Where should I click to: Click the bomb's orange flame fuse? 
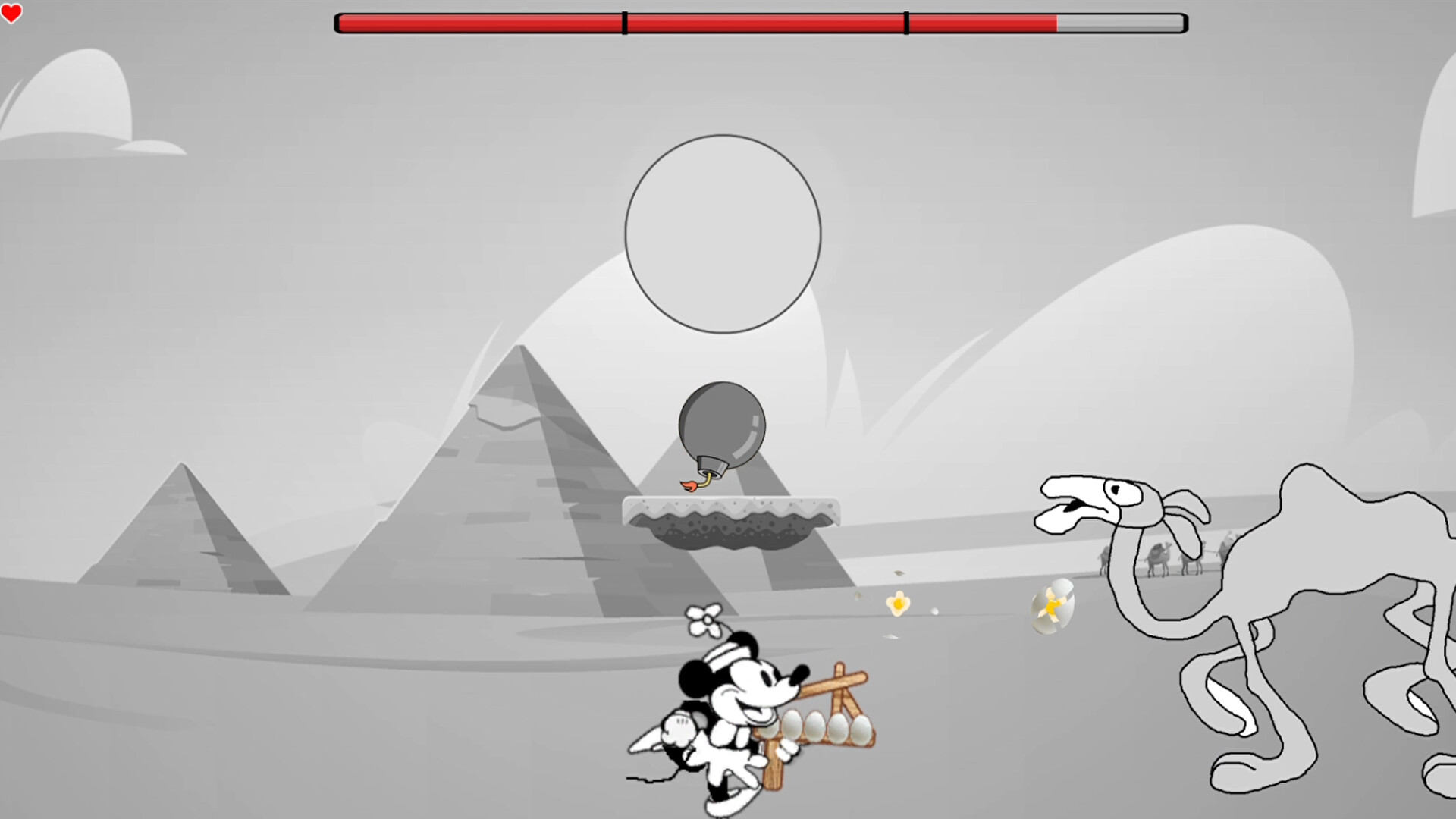(x=690, y=483)
